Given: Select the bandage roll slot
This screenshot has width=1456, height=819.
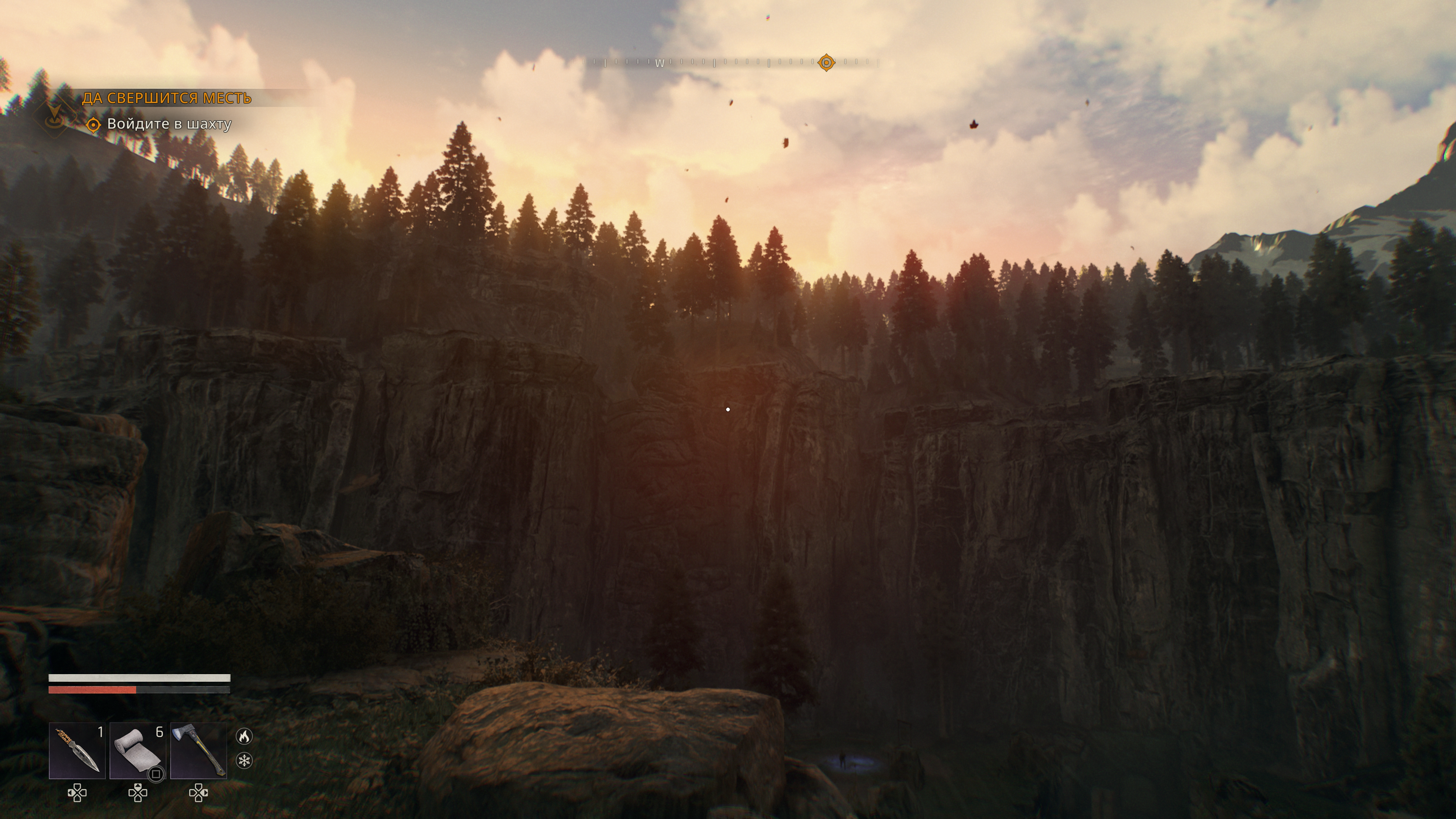Looking at the screenshot, I should pyautogui.click(x=137, y=751).
